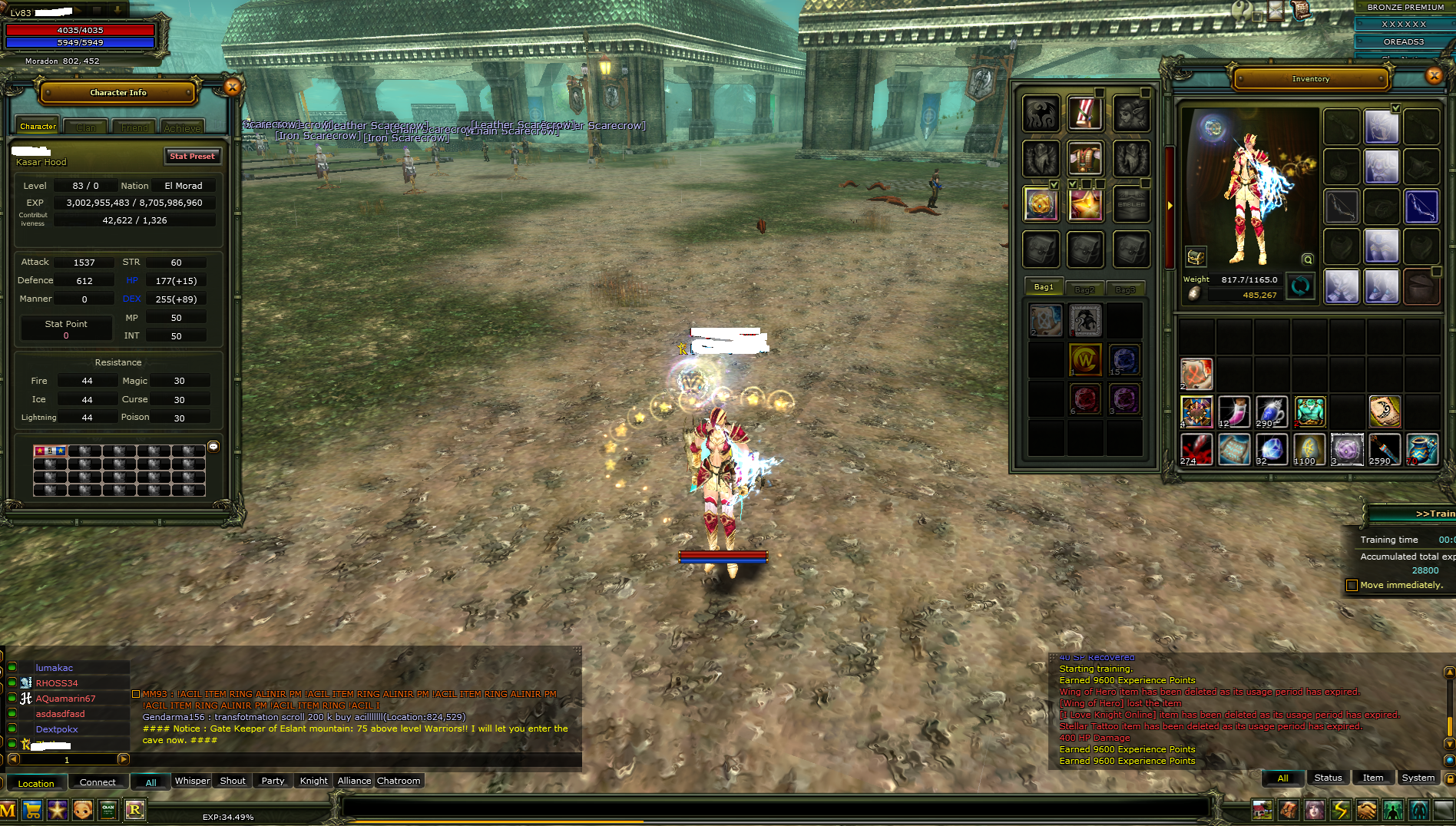Select the moon scroll item in inventory
Screen dimensions: 1456x826
[x=1384, y=412]
